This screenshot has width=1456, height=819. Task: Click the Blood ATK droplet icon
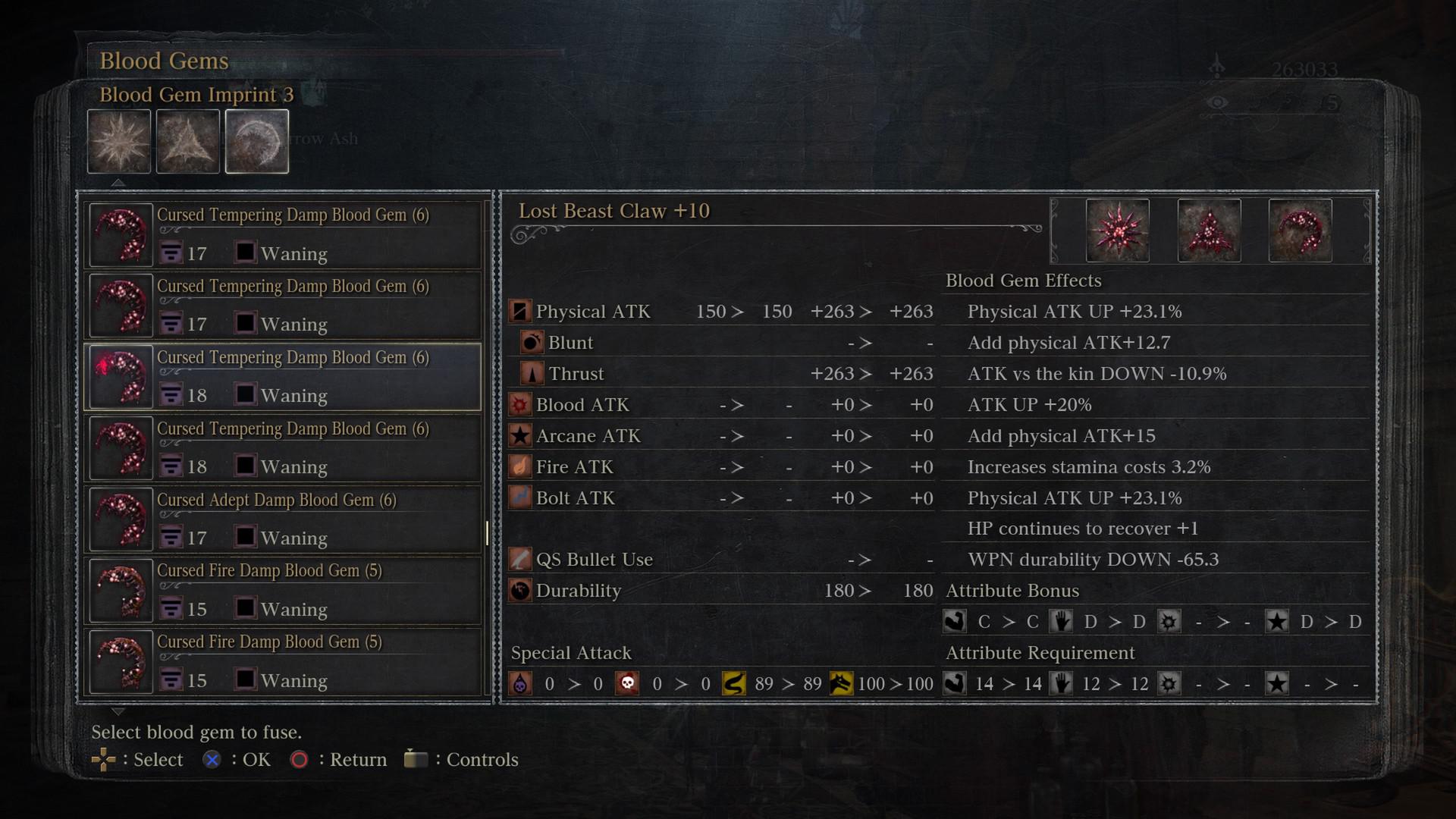click(x=520, y=404)
